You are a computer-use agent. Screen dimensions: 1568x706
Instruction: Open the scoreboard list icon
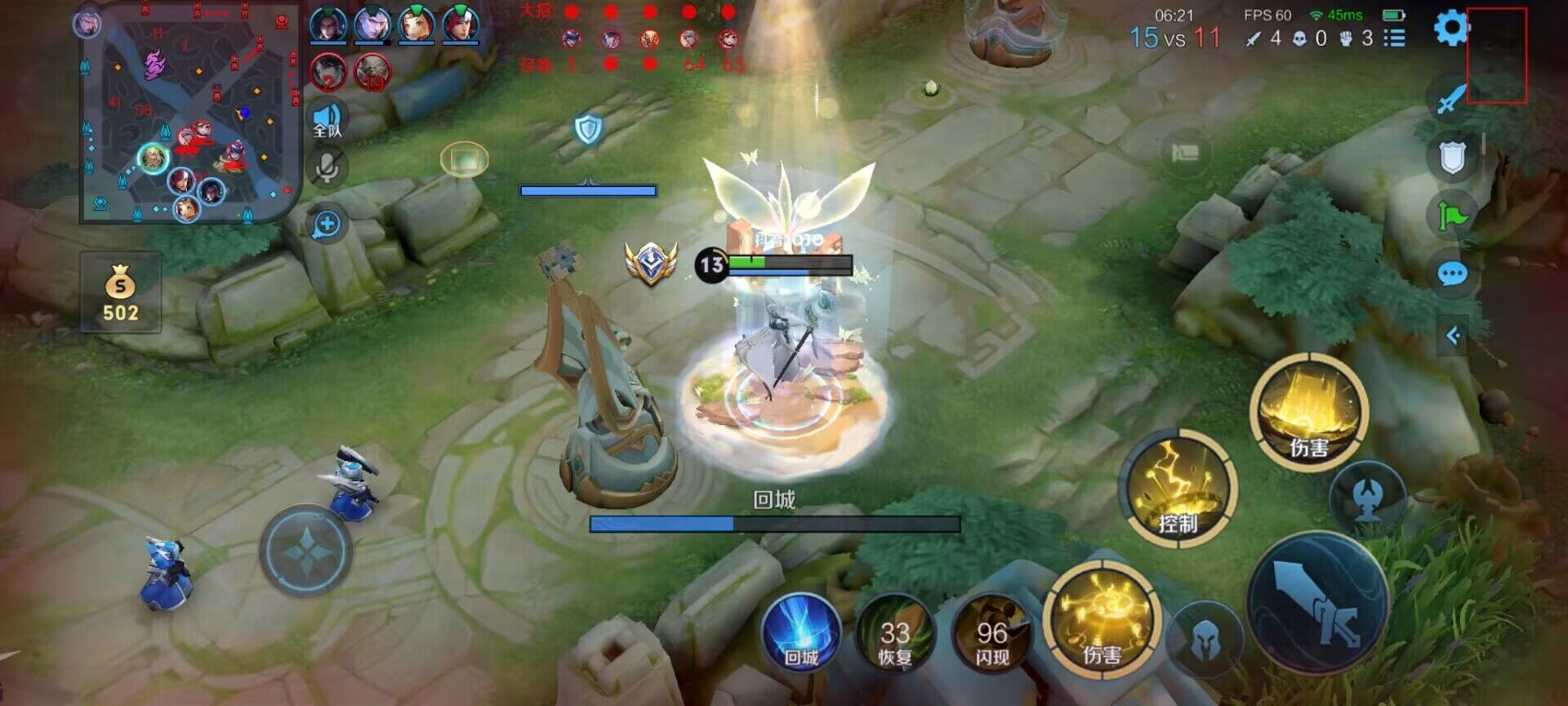pos(1394,38)
